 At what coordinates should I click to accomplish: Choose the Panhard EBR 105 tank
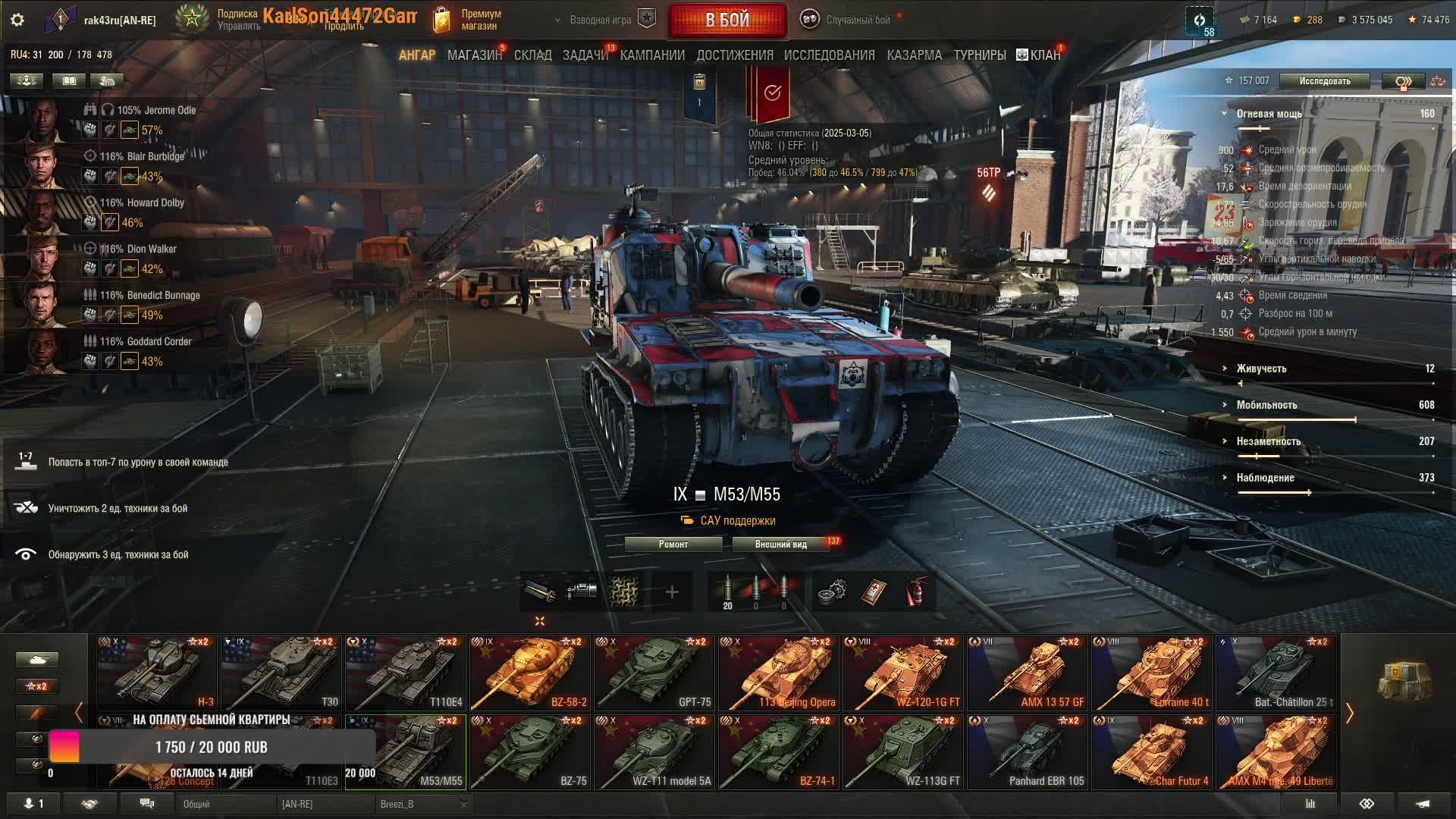pyautogui.click(x=1028, y=752)
